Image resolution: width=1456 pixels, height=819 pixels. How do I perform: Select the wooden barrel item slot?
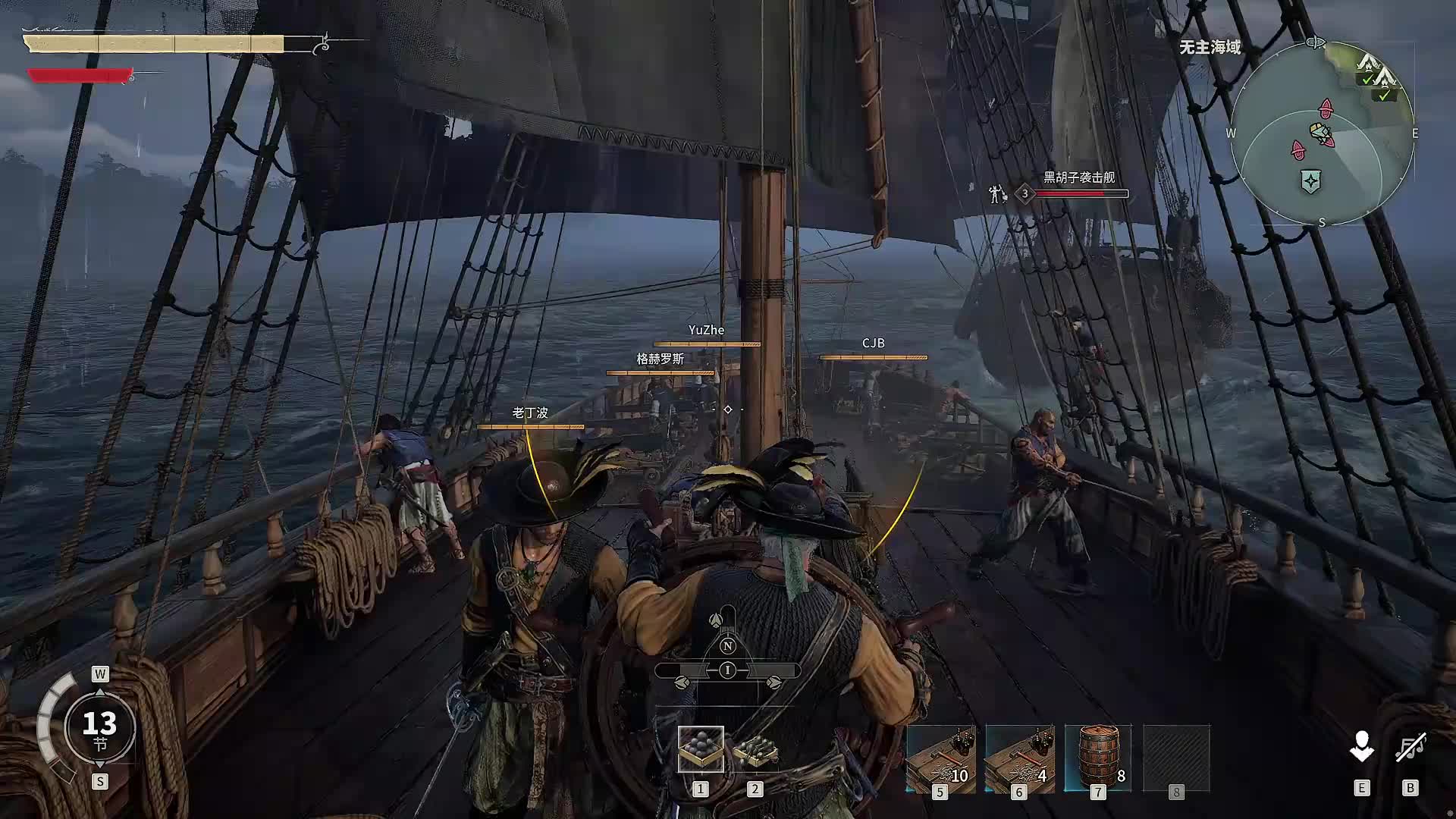[x=1097, y=758]
